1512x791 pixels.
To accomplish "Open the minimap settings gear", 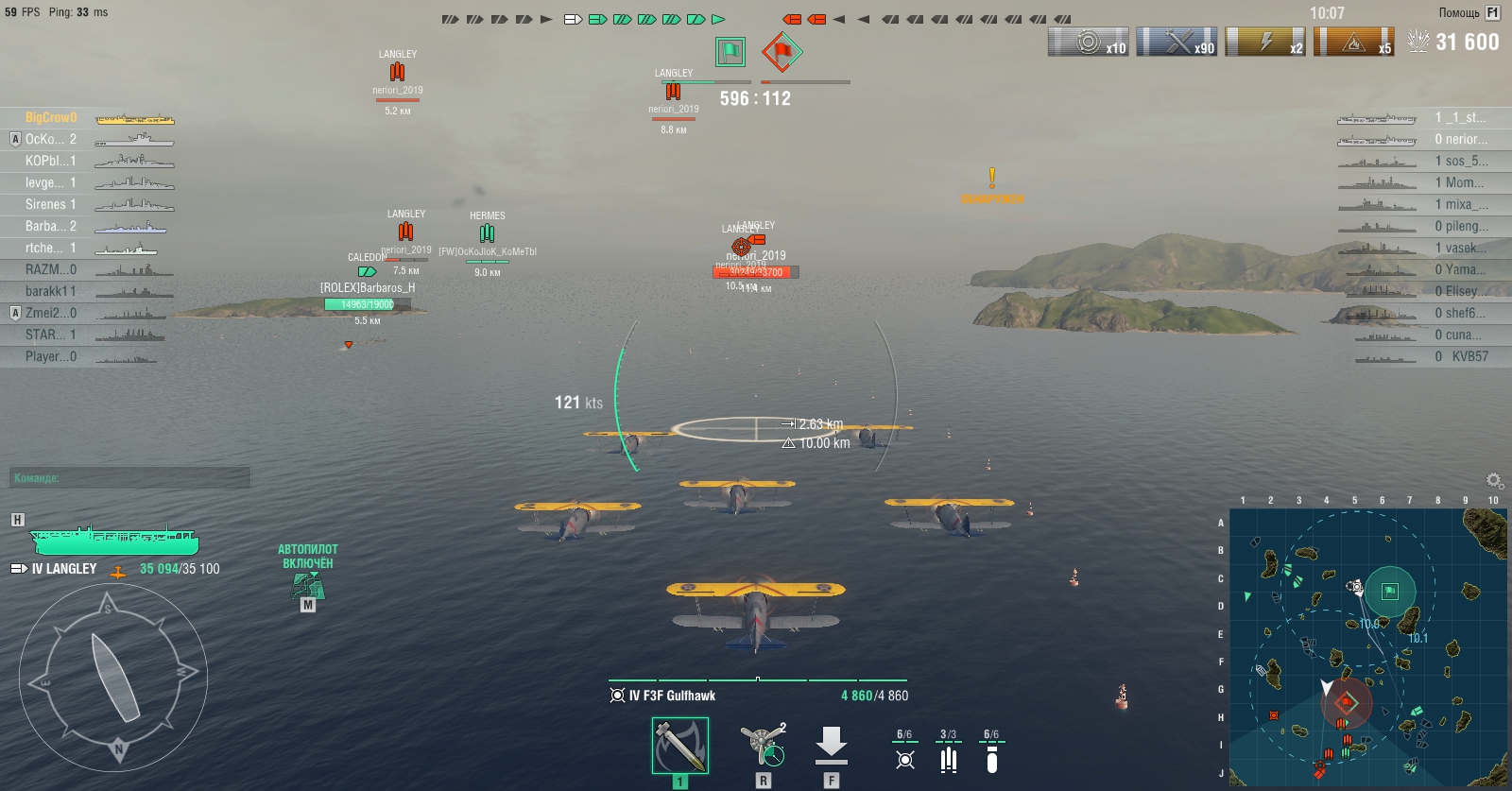I will pyautogui.click(x=1494, y=480).
